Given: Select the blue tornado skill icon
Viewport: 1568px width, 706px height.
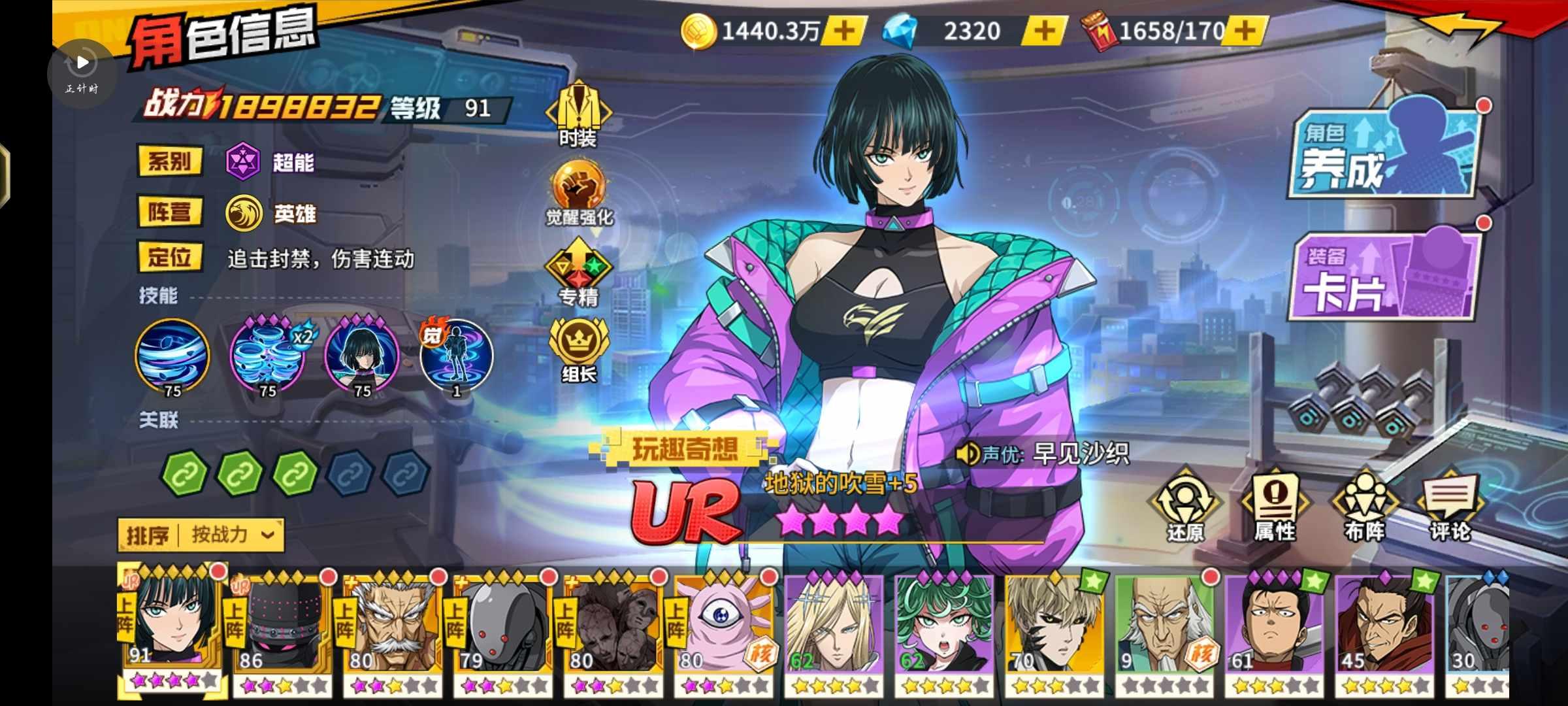Looking at the screenshot, I should (172, 356).
